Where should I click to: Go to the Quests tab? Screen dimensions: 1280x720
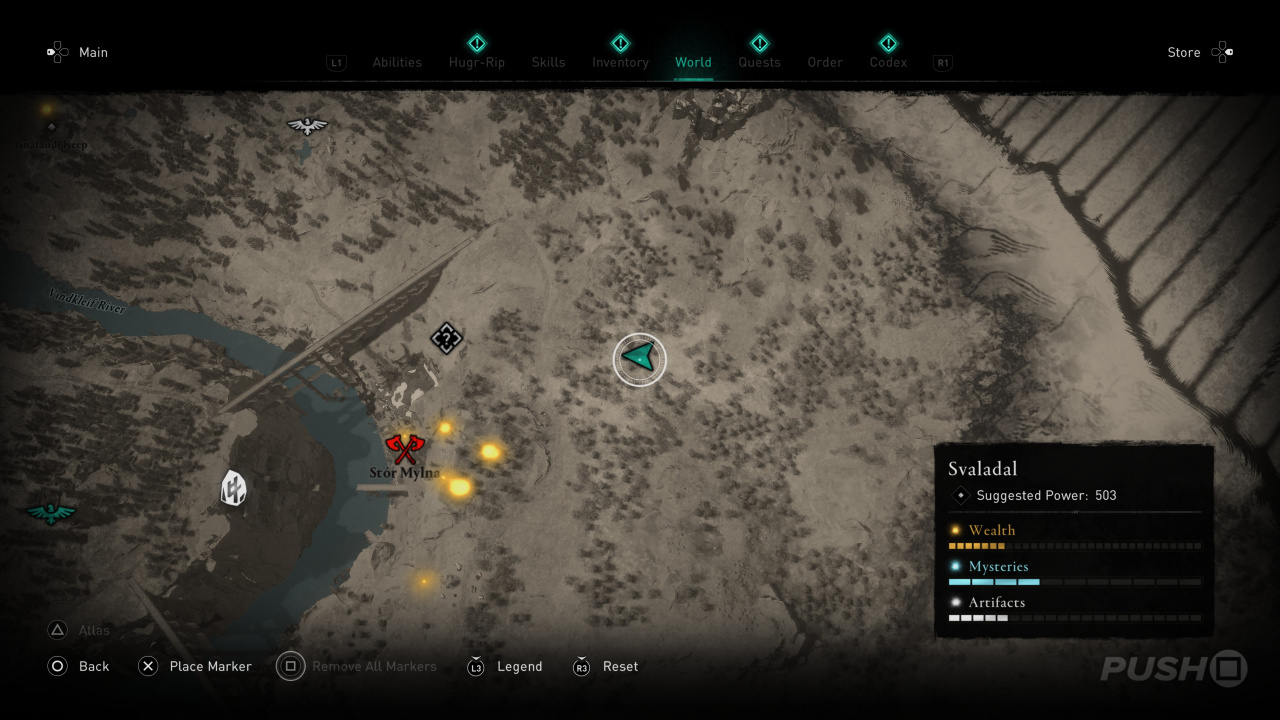(x=759, y=62)
